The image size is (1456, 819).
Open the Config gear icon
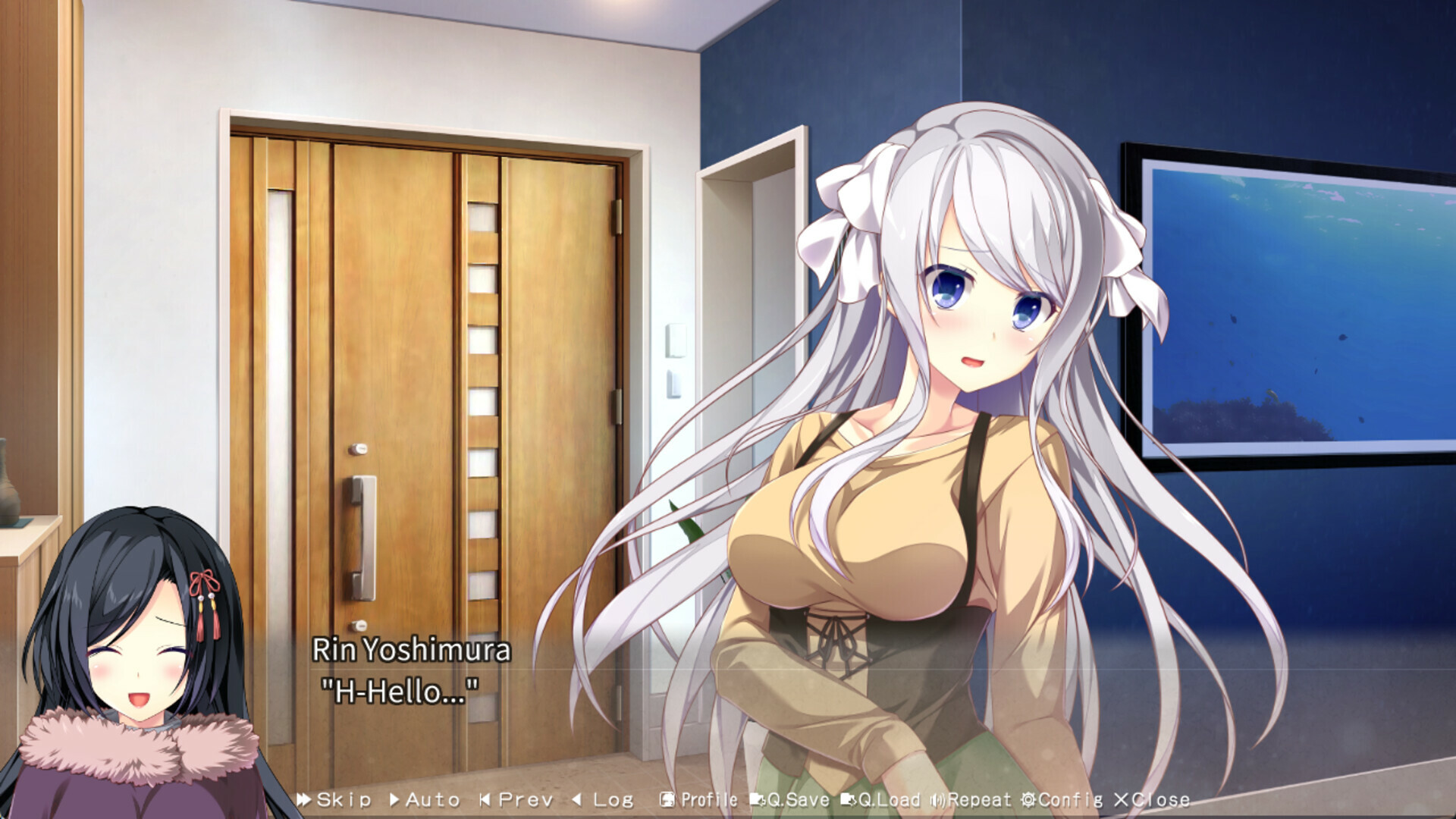(x=1028, y=799)
